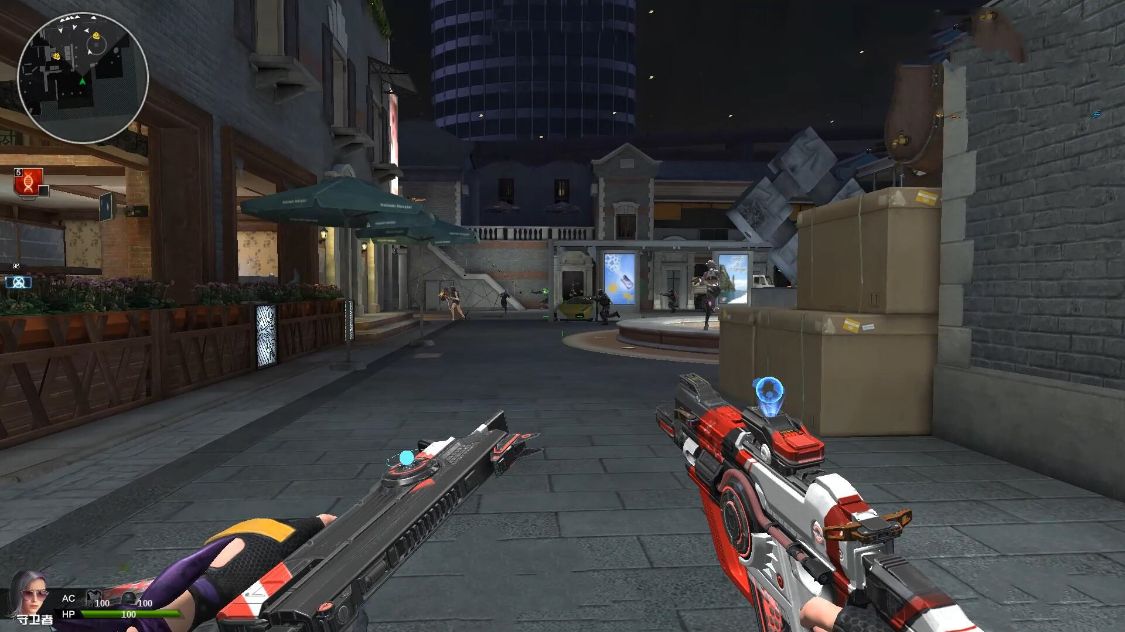
Task: Activate the red DNA helix skill icon
Action: [28, 182]
